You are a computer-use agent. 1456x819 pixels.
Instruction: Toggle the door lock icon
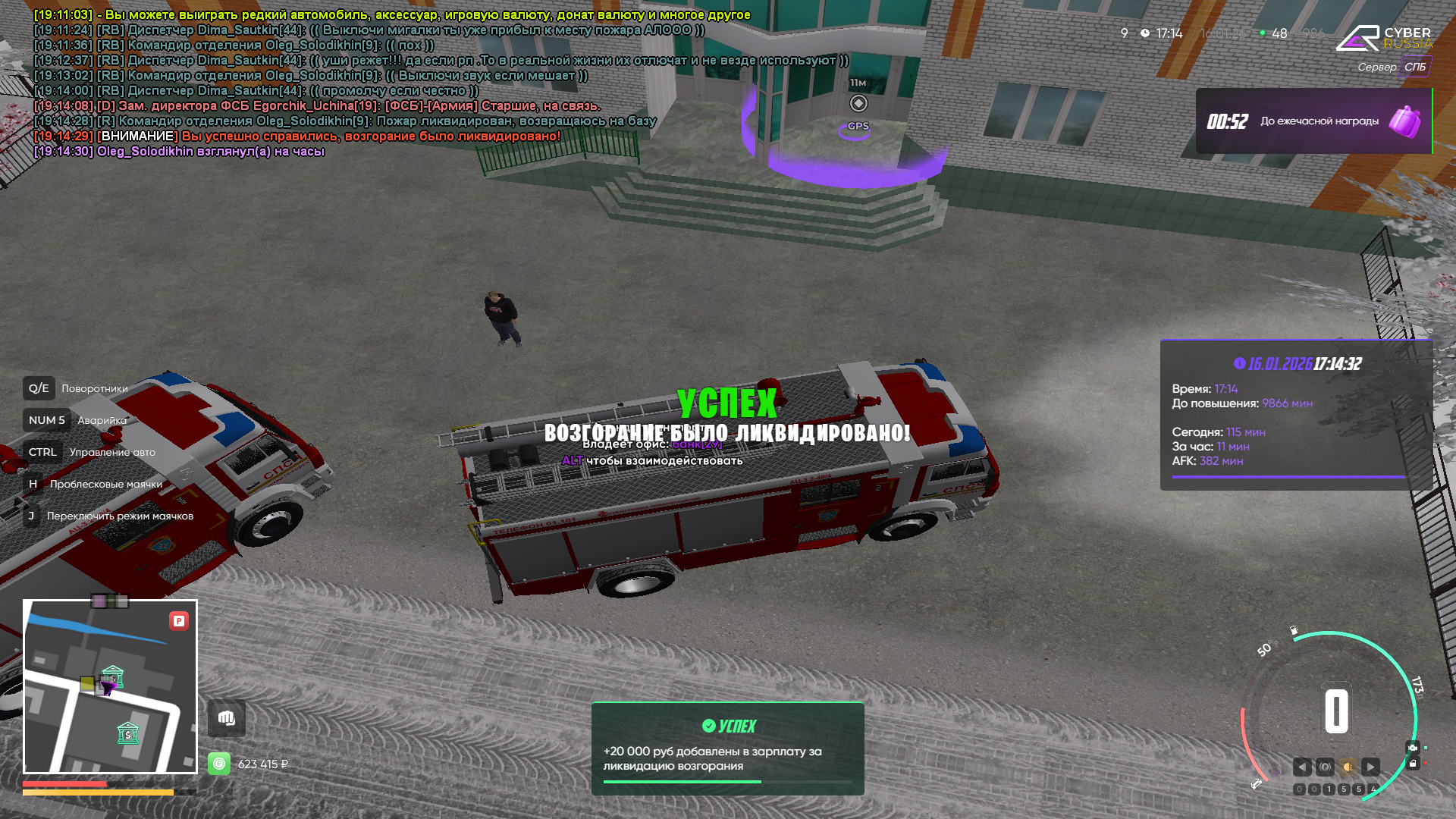(x=1412, y=764)
